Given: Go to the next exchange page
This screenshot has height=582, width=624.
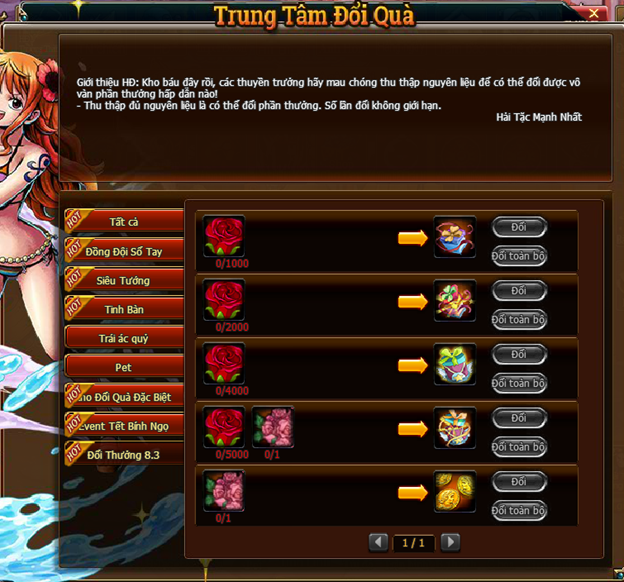Looking at the screenshot, I should coord(451,542).
